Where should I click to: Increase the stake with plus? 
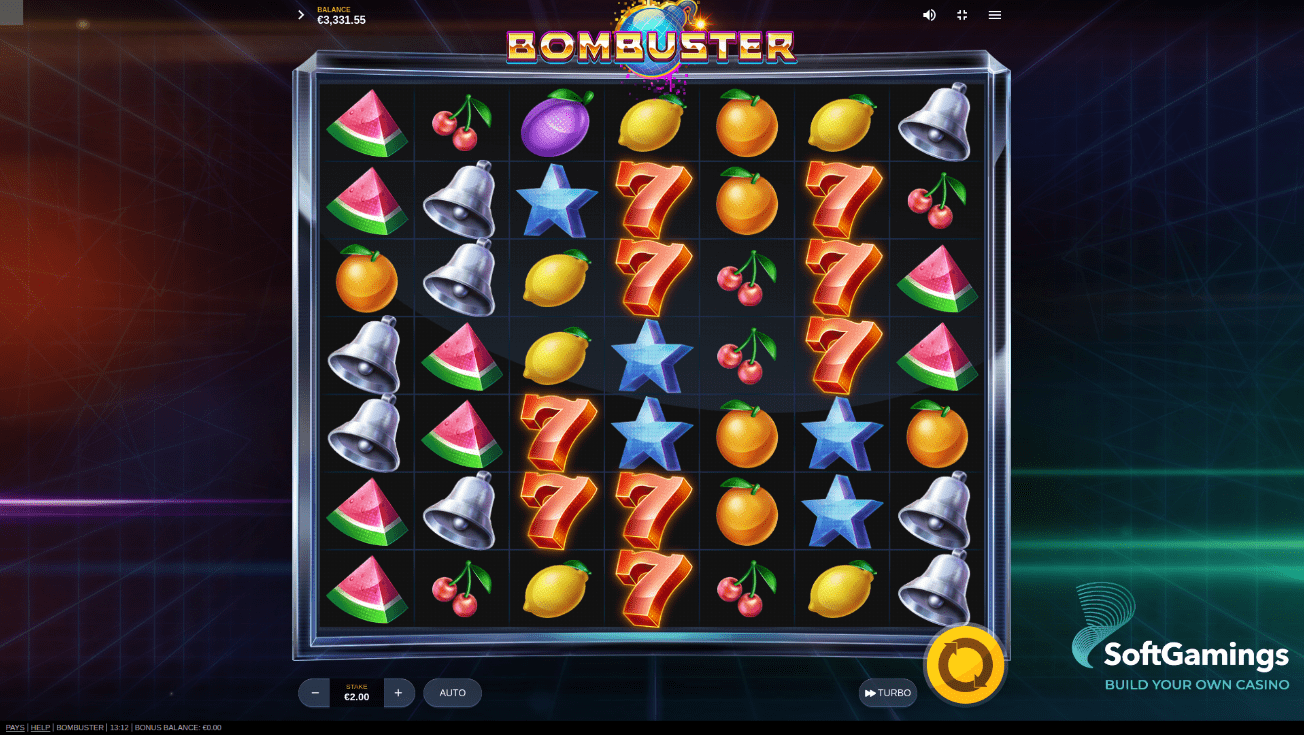tap(398, 692)
